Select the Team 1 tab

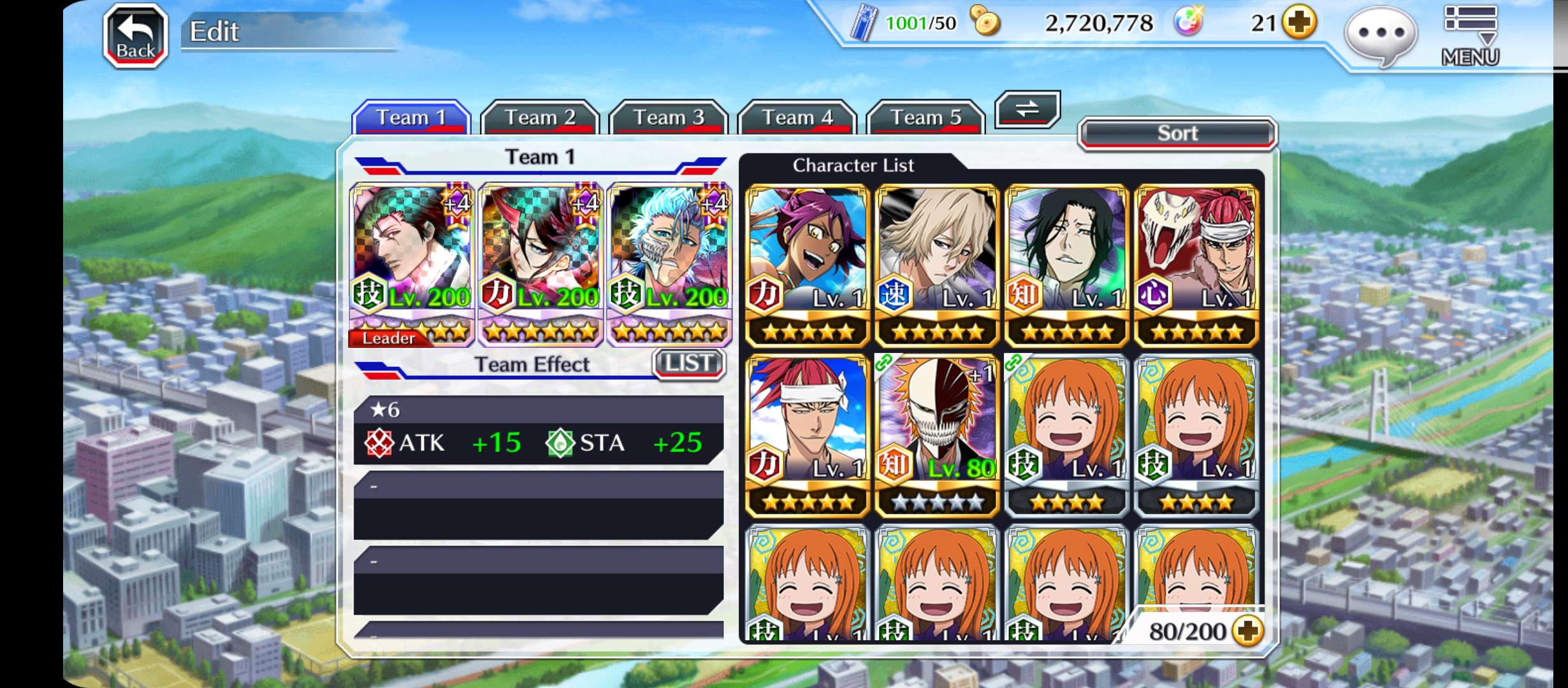[411, 117]
